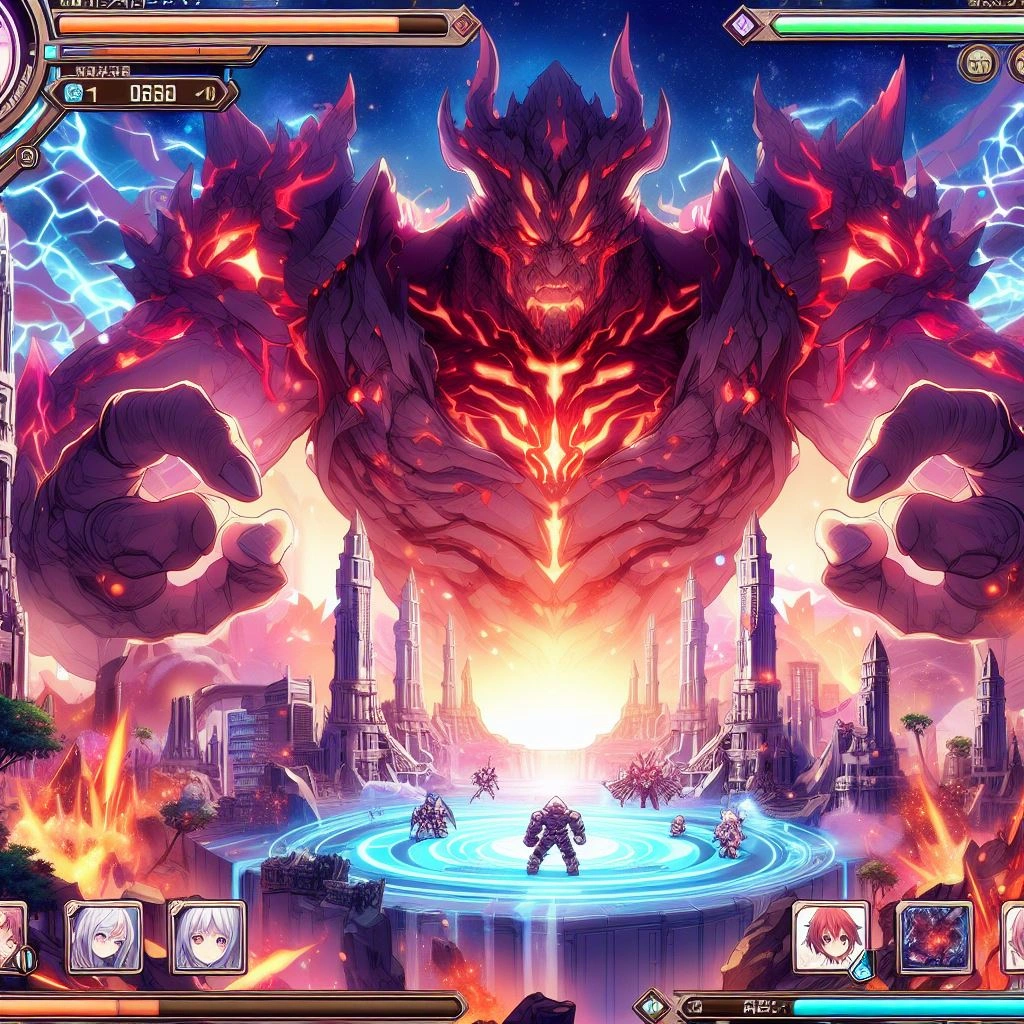Viewport: 1024px width, 1024px height.
Task: Click the teal diamond icon beside cyan bar
Action: point(652,1005)
